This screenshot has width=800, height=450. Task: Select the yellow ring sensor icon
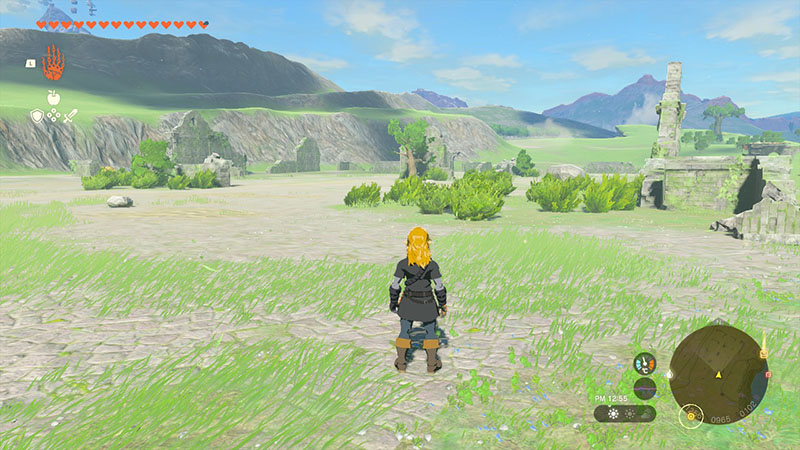point(689,415)
